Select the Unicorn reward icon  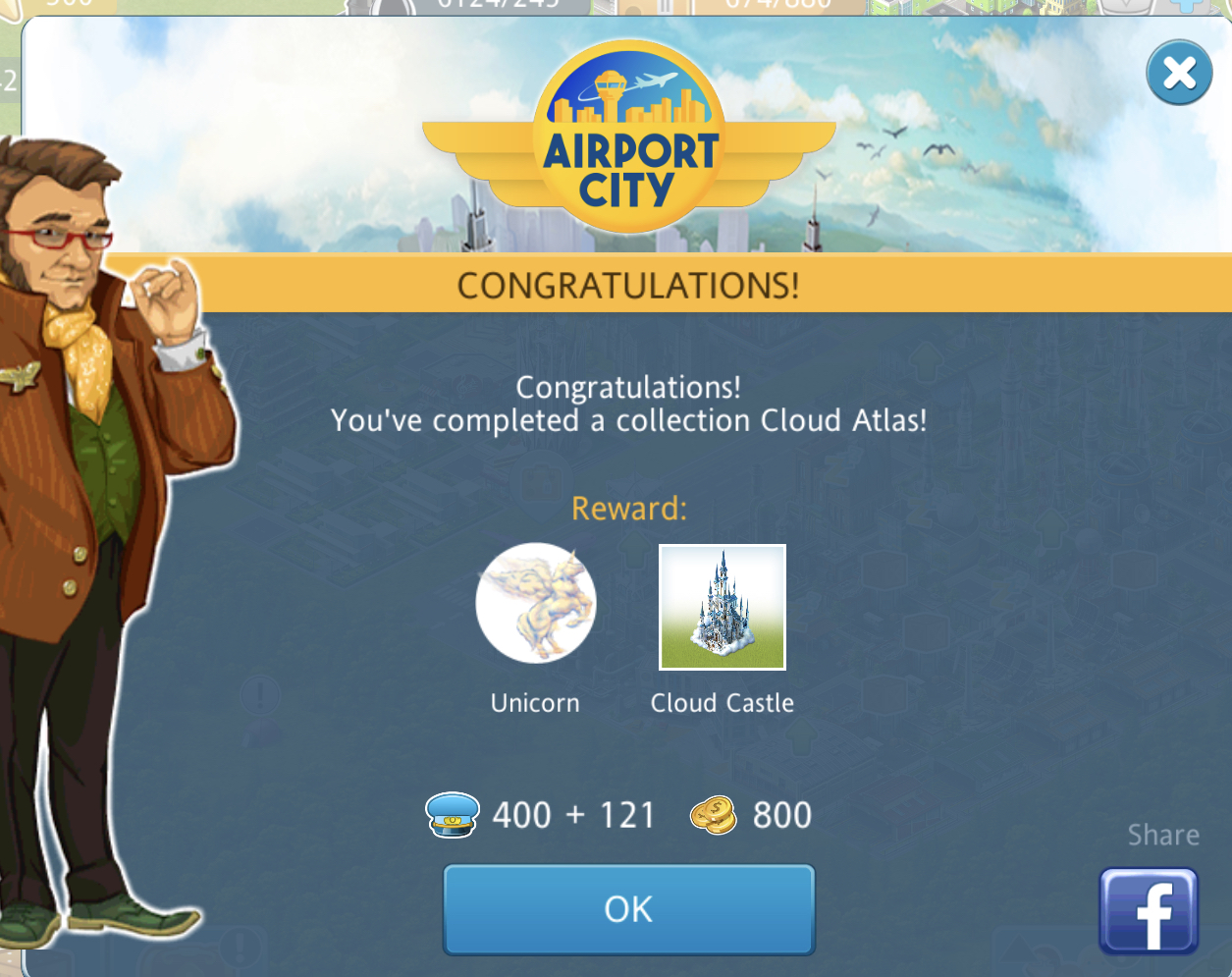tap(535, 603)
